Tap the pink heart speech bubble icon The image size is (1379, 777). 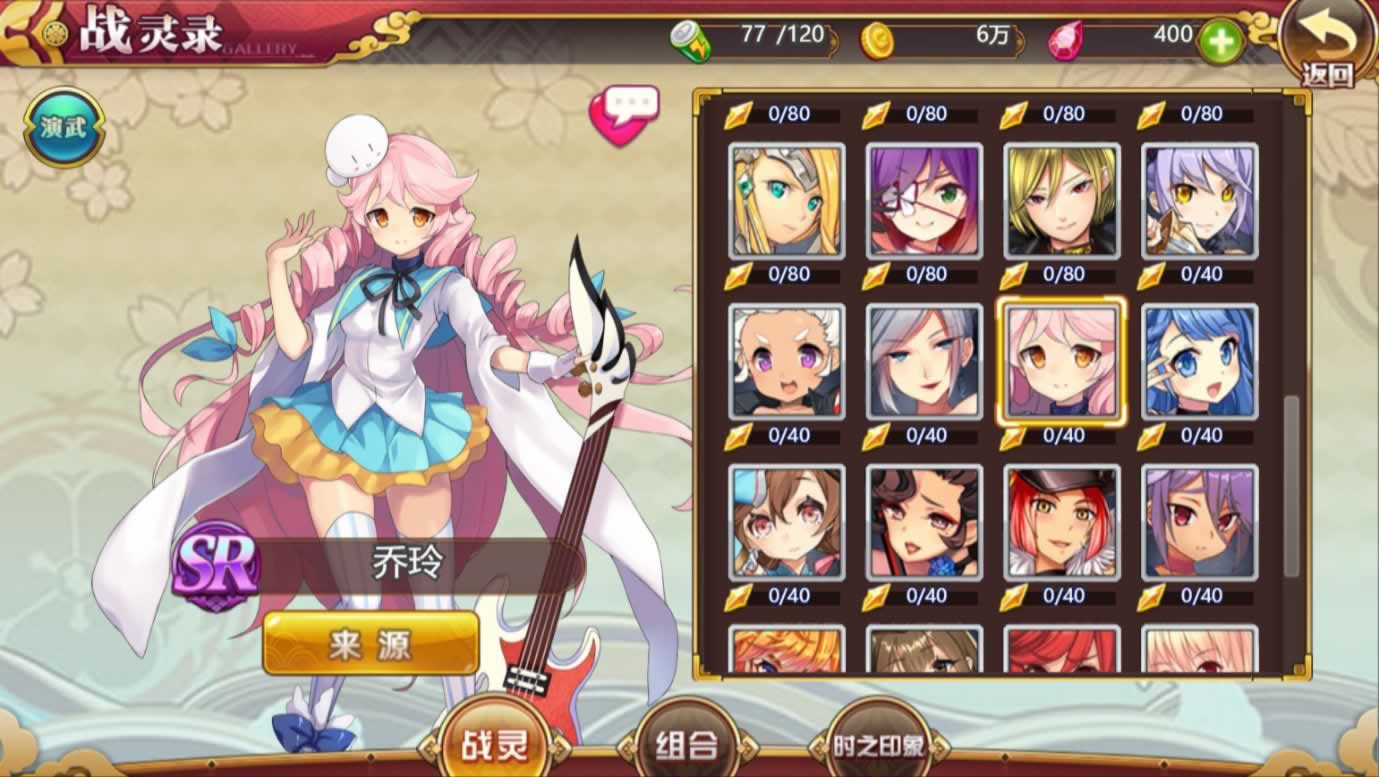625,115
